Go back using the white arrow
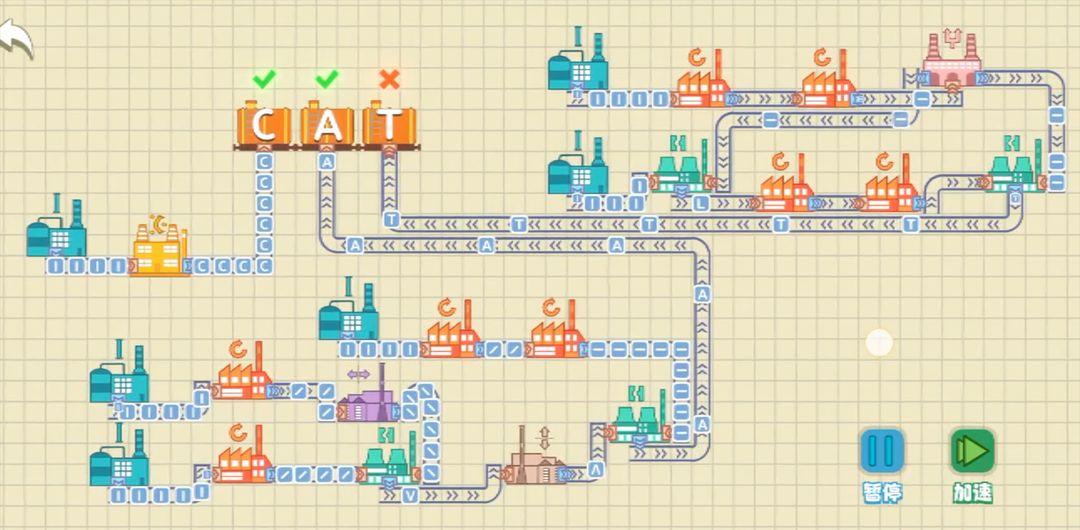The image size is (1080, 530). (x=17, y=41)
